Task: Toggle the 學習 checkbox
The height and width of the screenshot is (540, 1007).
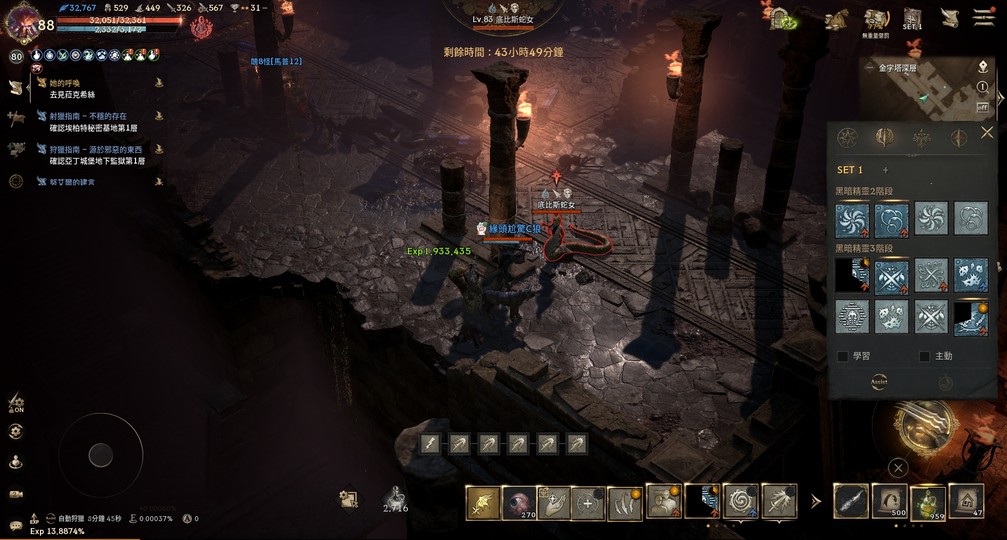Action: pyautogui.click(x=843, y=356)
